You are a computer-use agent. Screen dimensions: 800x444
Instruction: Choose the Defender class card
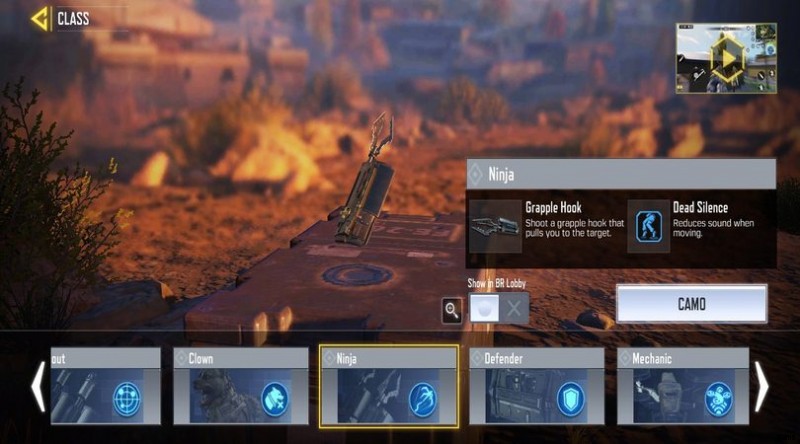[536, 386]
